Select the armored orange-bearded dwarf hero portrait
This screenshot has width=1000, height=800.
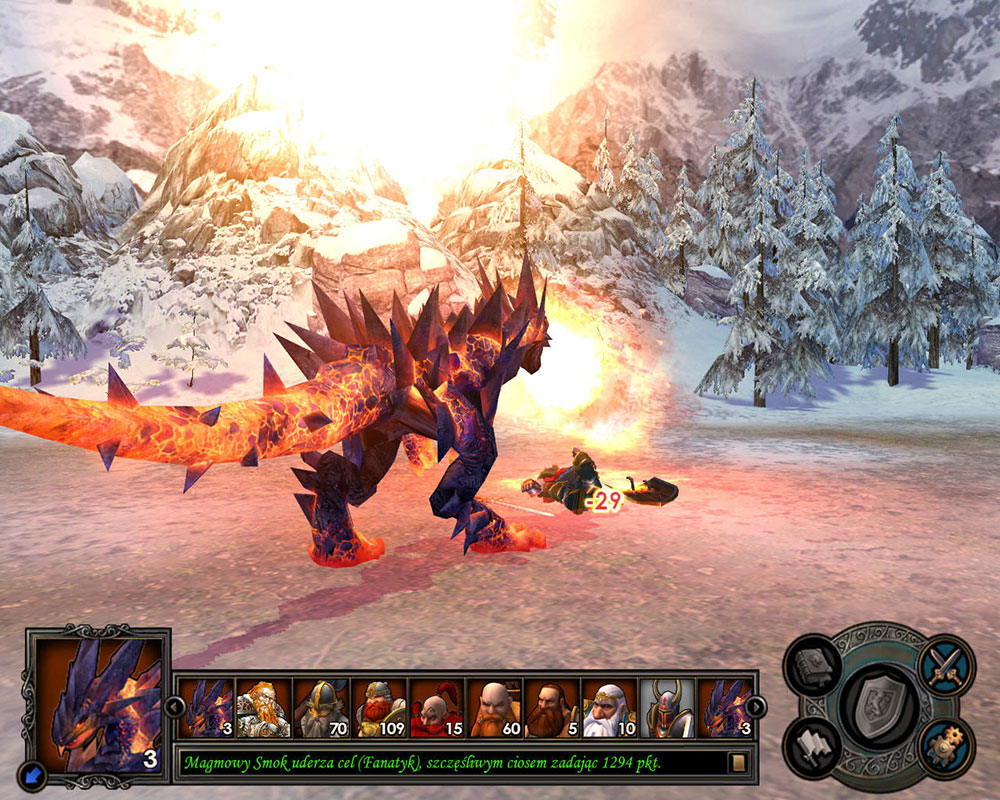pyautogui.click(x=263, y=708)
